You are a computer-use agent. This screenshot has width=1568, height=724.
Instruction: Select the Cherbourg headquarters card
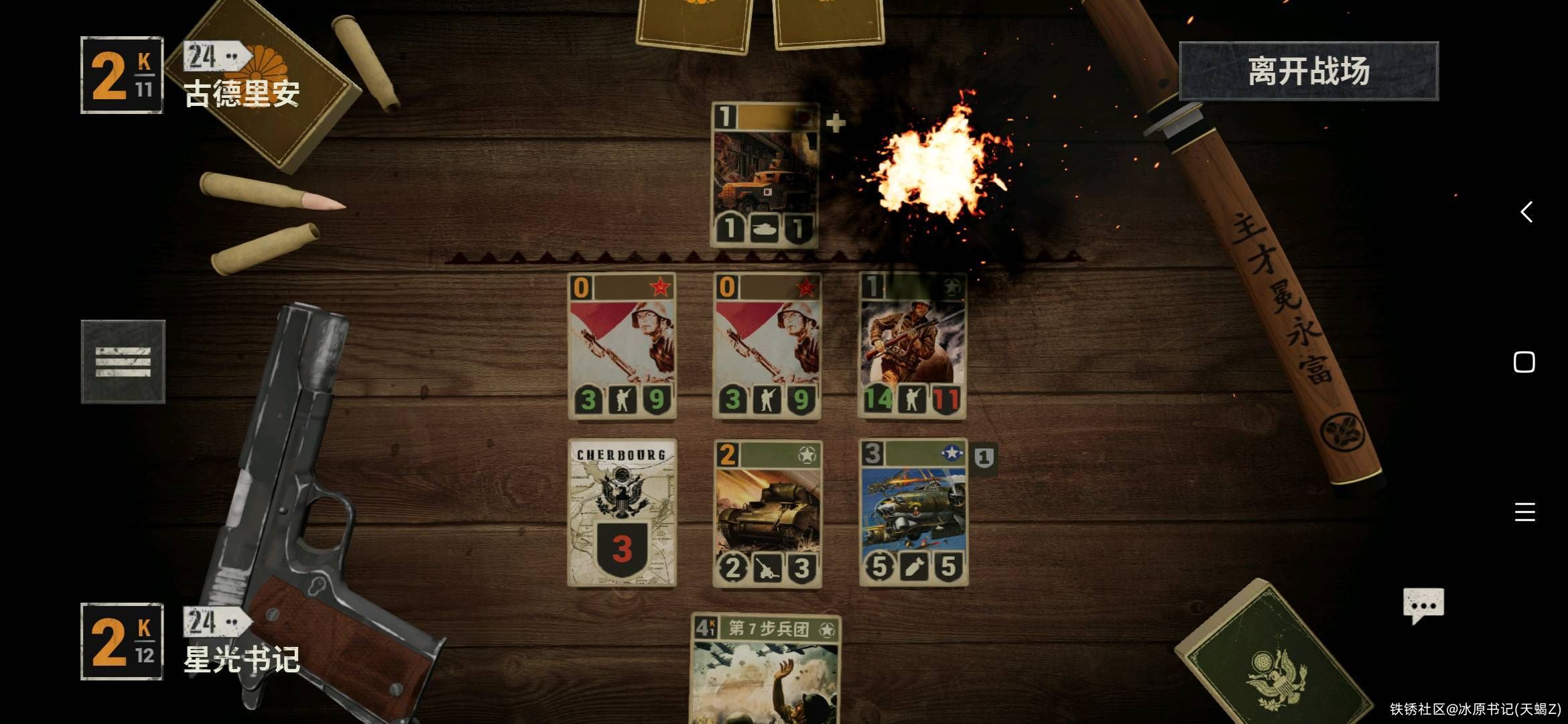pos(622,513)
